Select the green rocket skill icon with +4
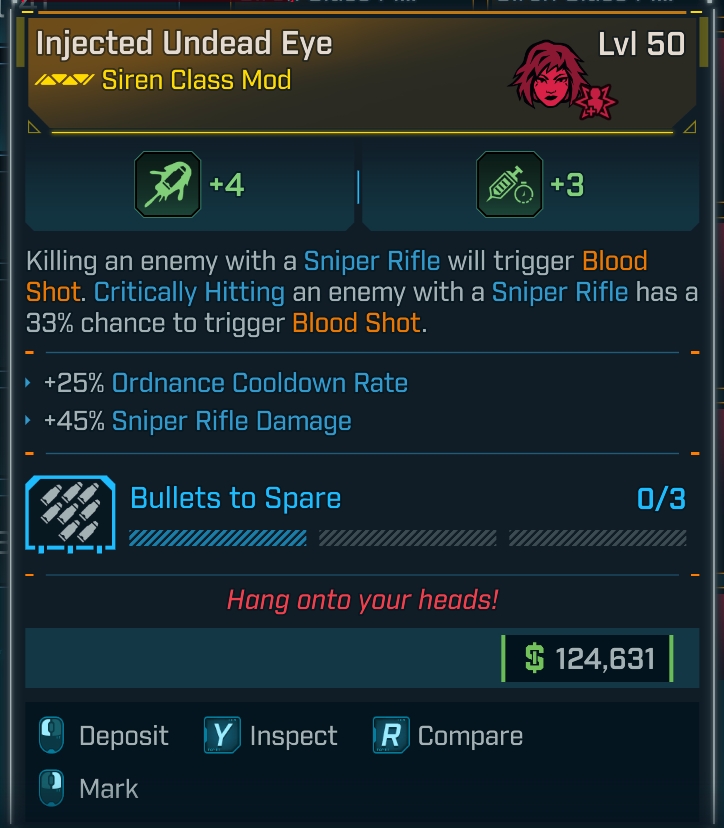724x828 pixels. click(x=167, y=185)
